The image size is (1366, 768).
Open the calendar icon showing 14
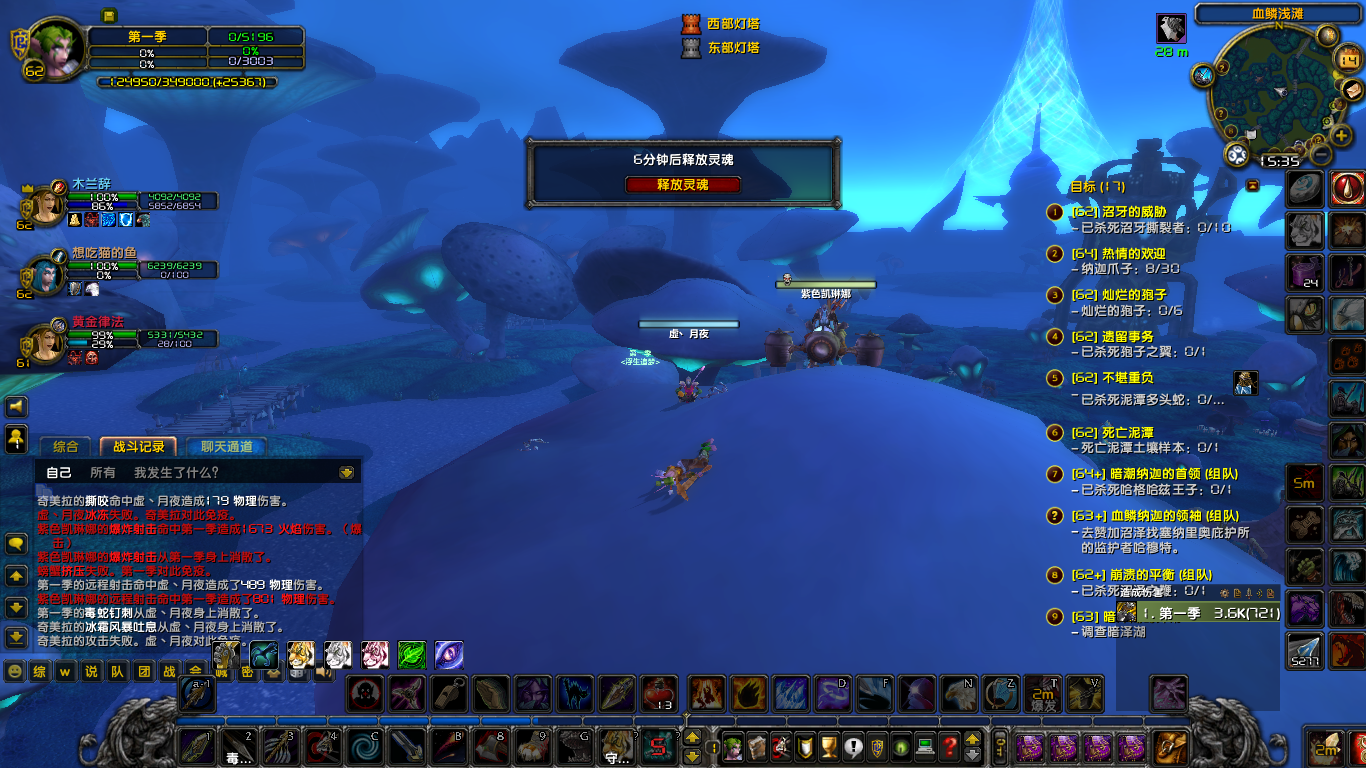1349,60
